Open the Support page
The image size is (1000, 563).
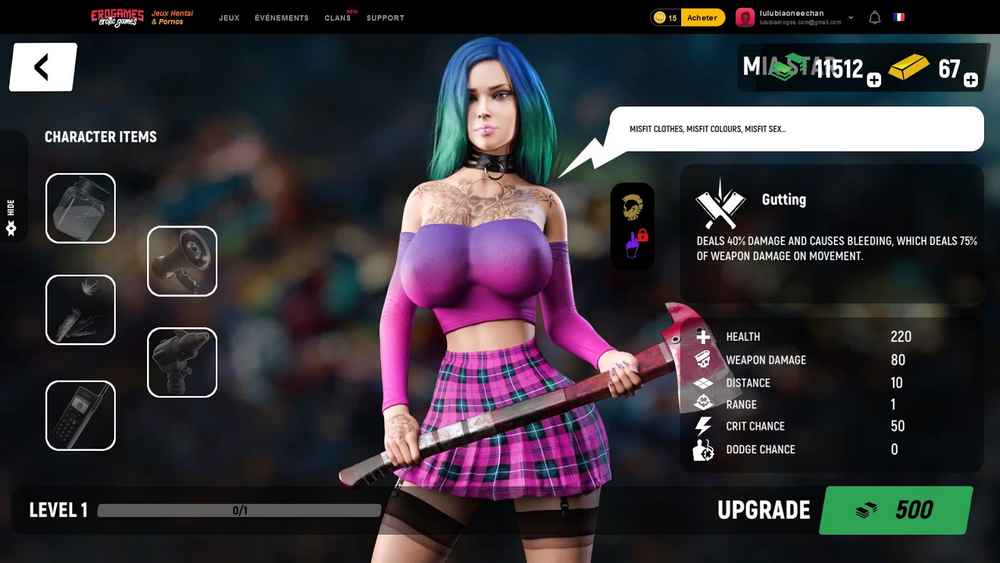[x=385, y=18]
